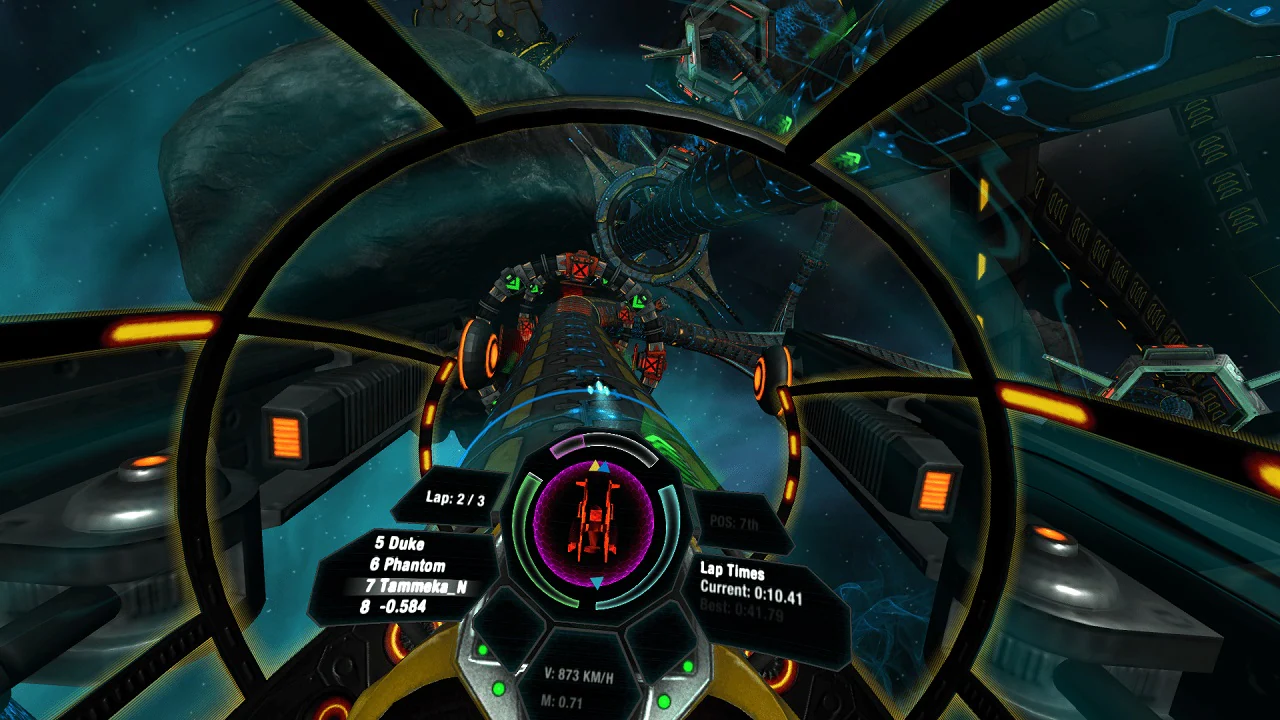
Task: Click the Current: 0:10.41 lap time
Action: [x=752, y=591]
